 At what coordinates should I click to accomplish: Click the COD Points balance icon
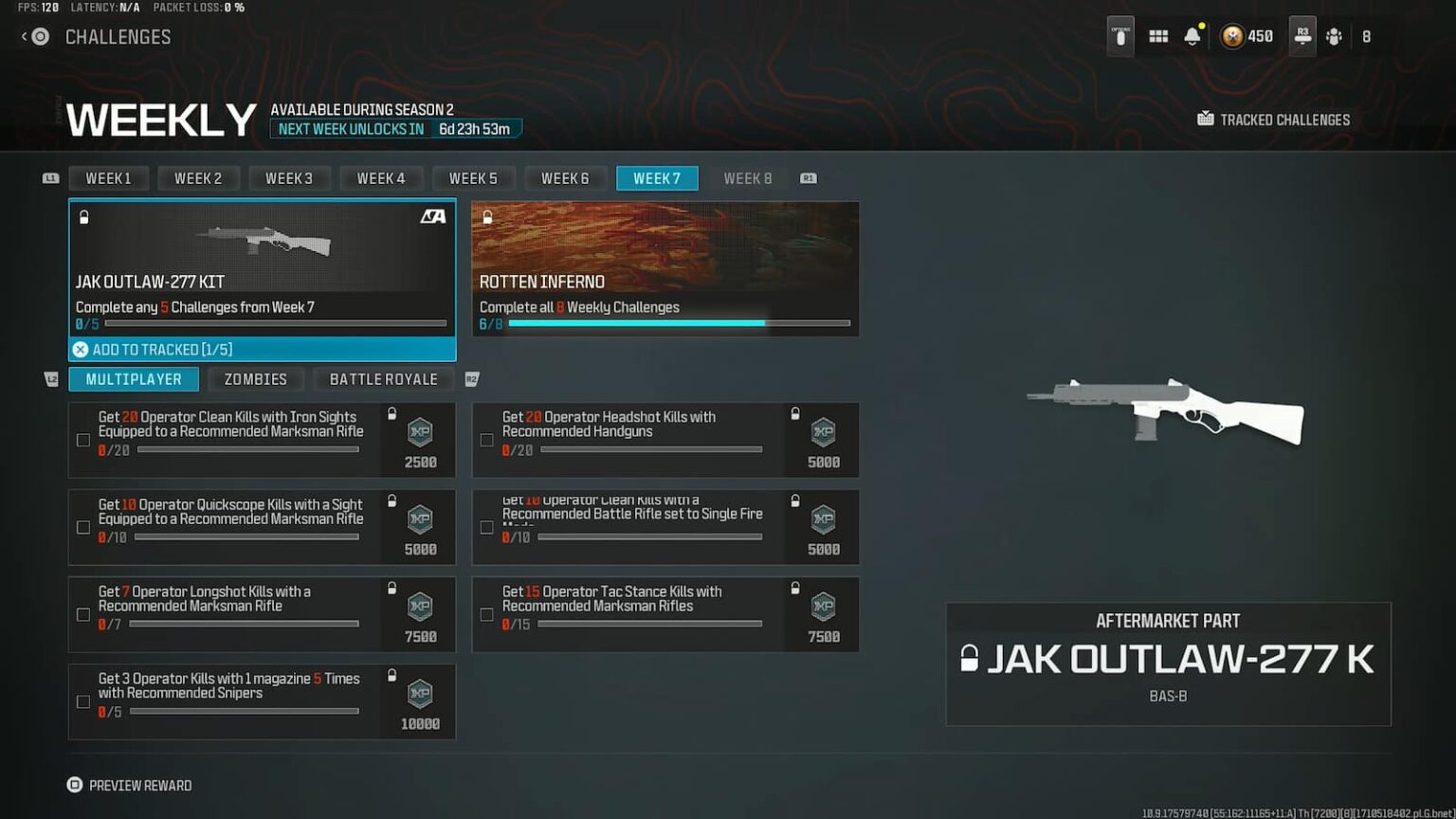1230,35
